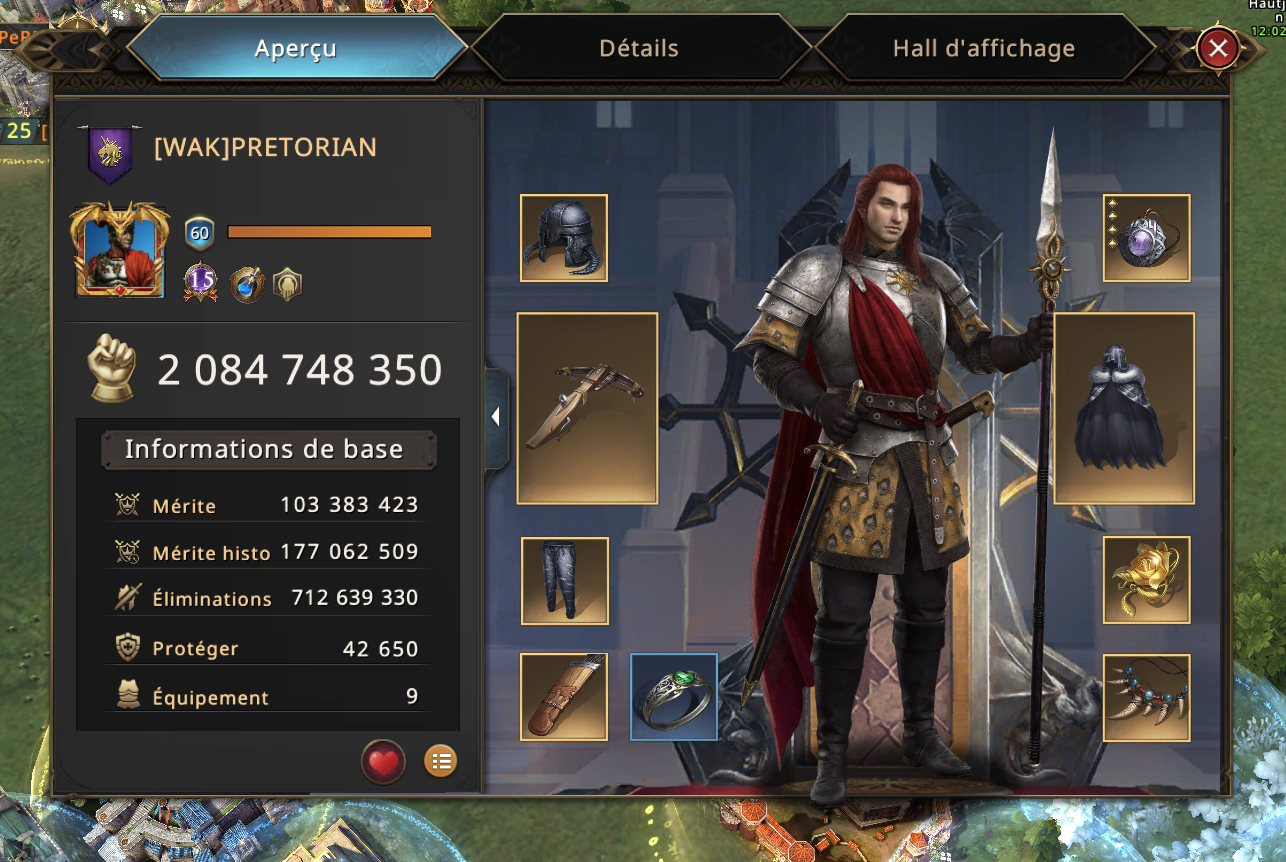
Task: Click the blue potion badge icon
Action: click(x=246, y=285)
